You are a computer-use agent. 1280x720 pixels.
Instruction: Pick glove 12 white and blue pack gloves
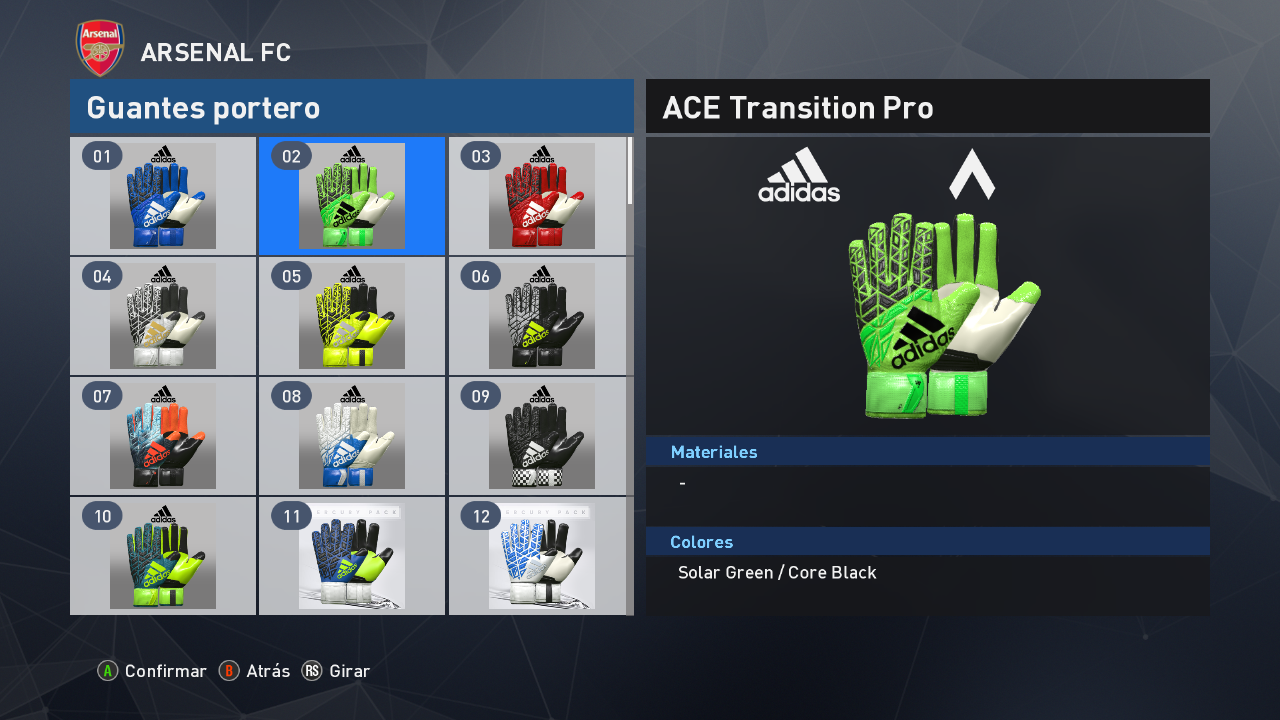(541, 556)
